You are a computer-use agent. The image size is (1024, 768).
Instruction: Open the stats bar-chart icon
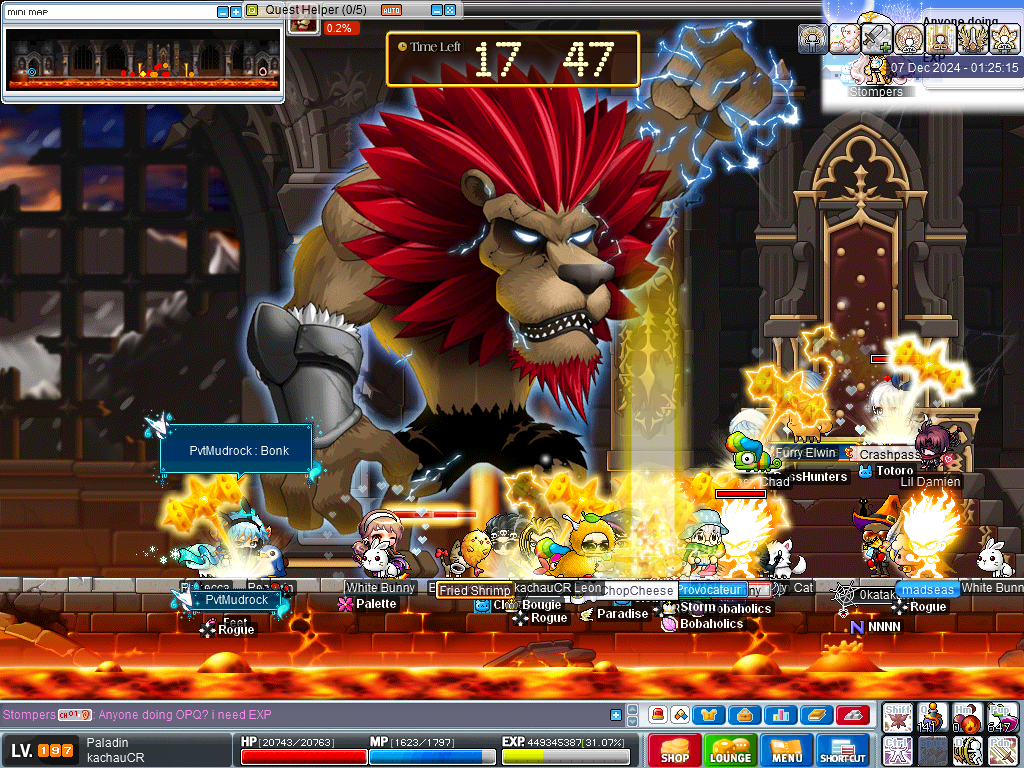tap(779, 715)
